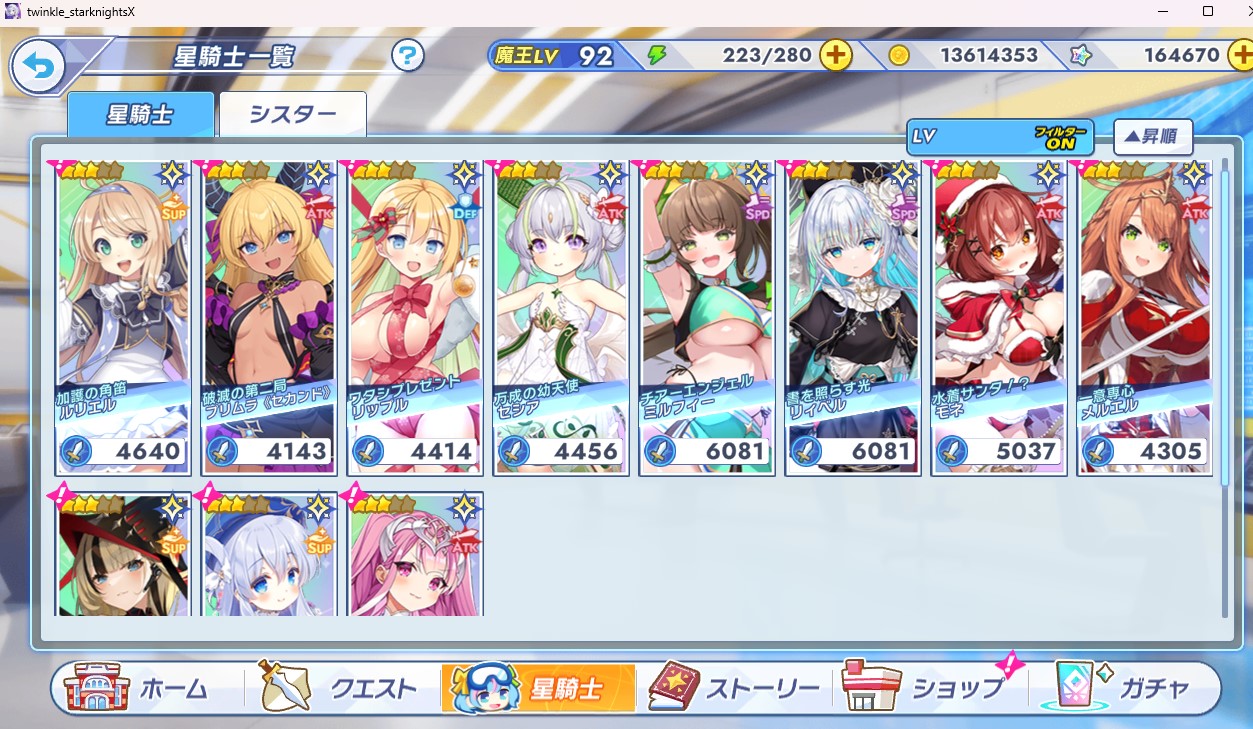The image size is (1253, 729).
Task: Go to ホーム in the bottom menu
Action: (137, 688)
